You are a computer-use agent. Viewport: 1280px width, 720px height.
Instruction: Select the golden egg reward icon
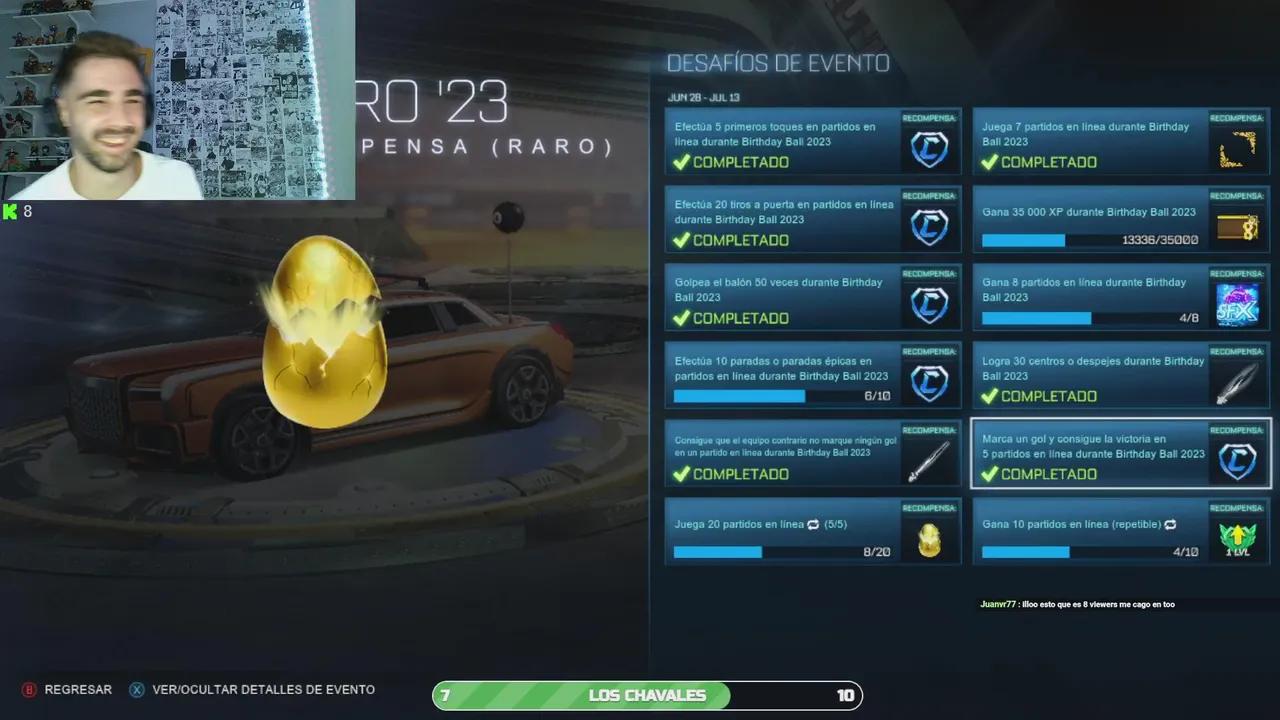(929, 538)
